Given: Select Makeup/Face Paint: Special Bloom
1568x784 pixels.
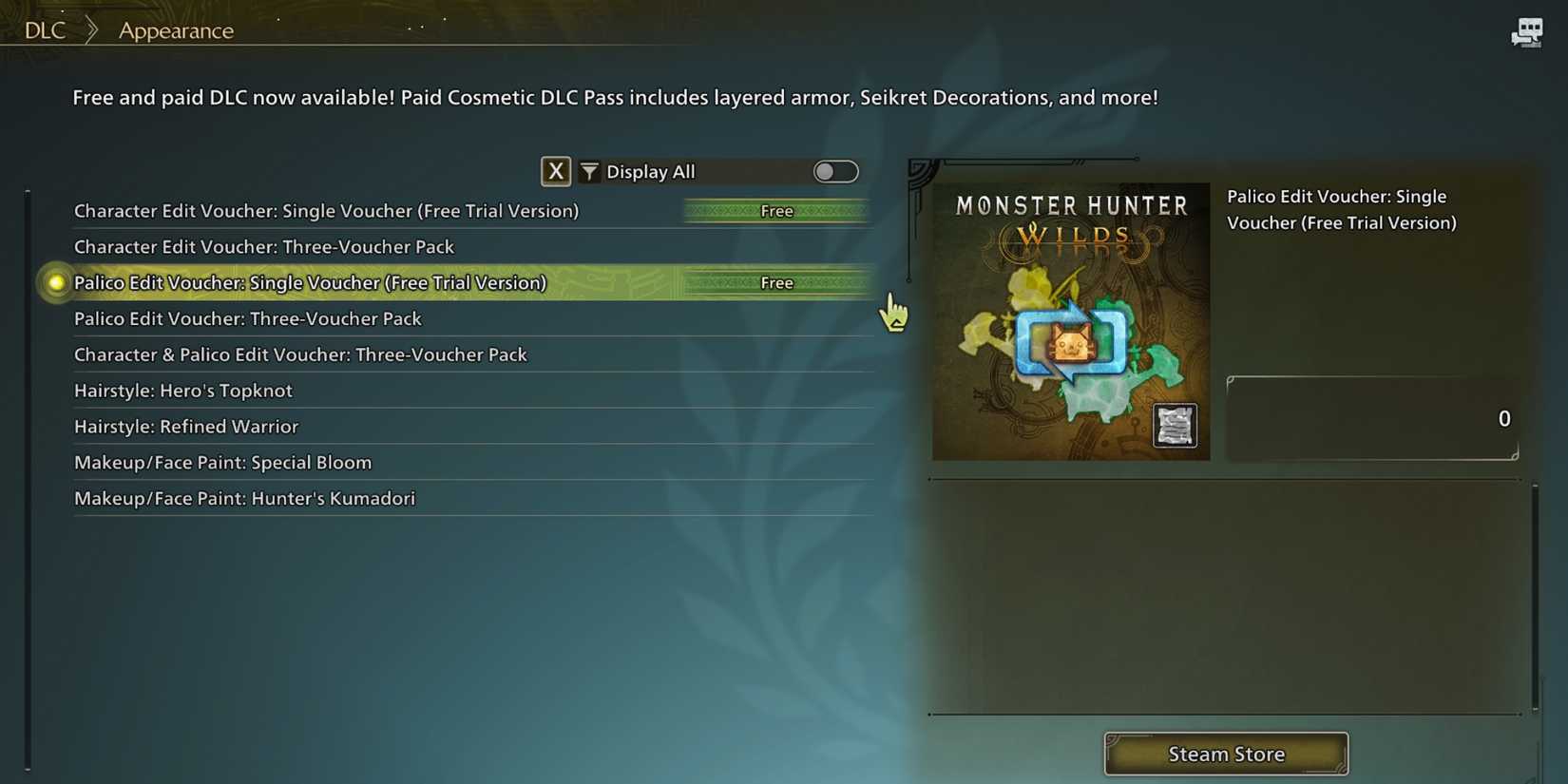Looking at the screenshot, I should click(x=222, y=462).
